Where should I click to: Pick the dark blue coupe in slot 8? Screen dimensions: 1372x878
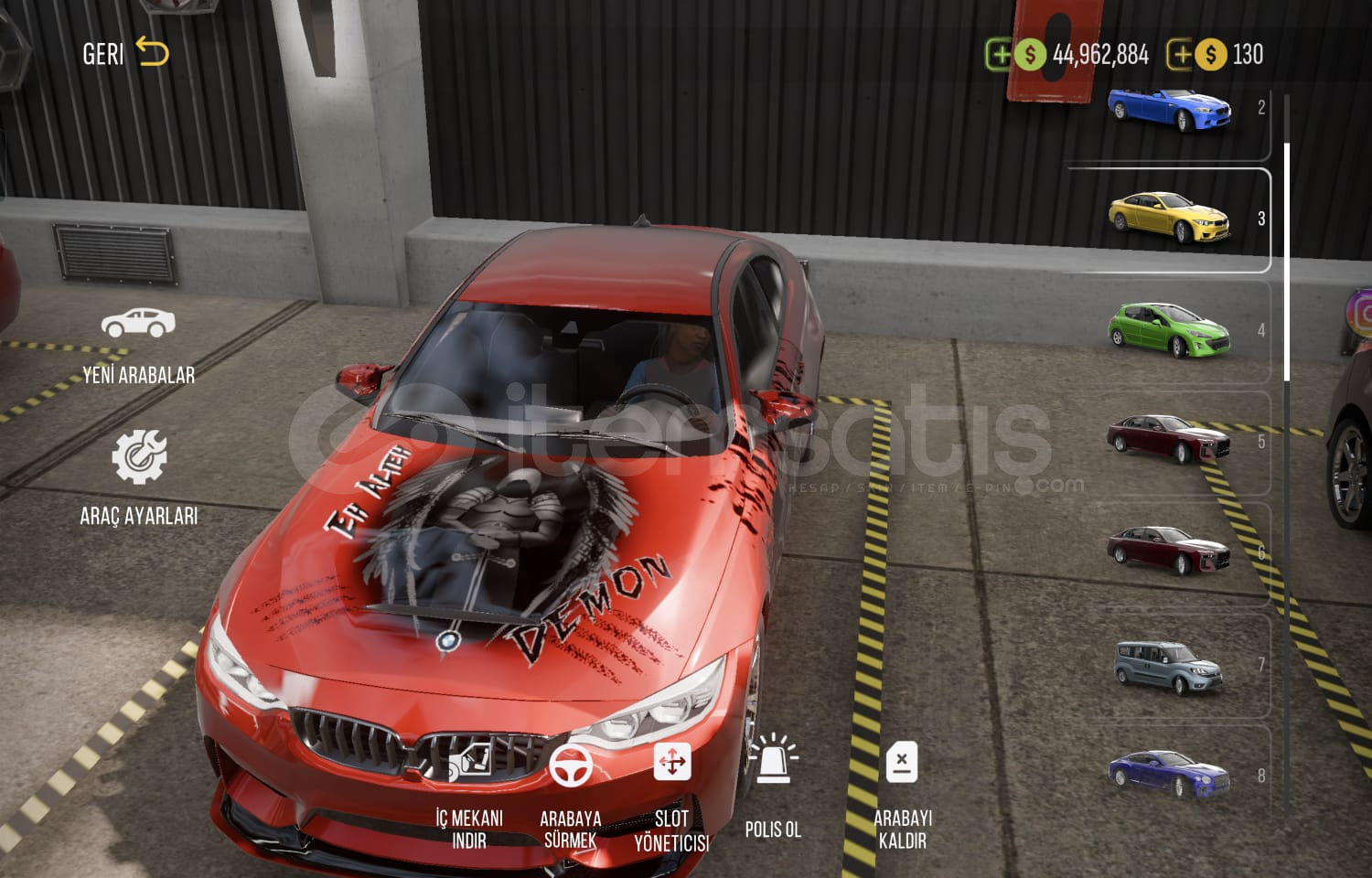click(1169, 774)
